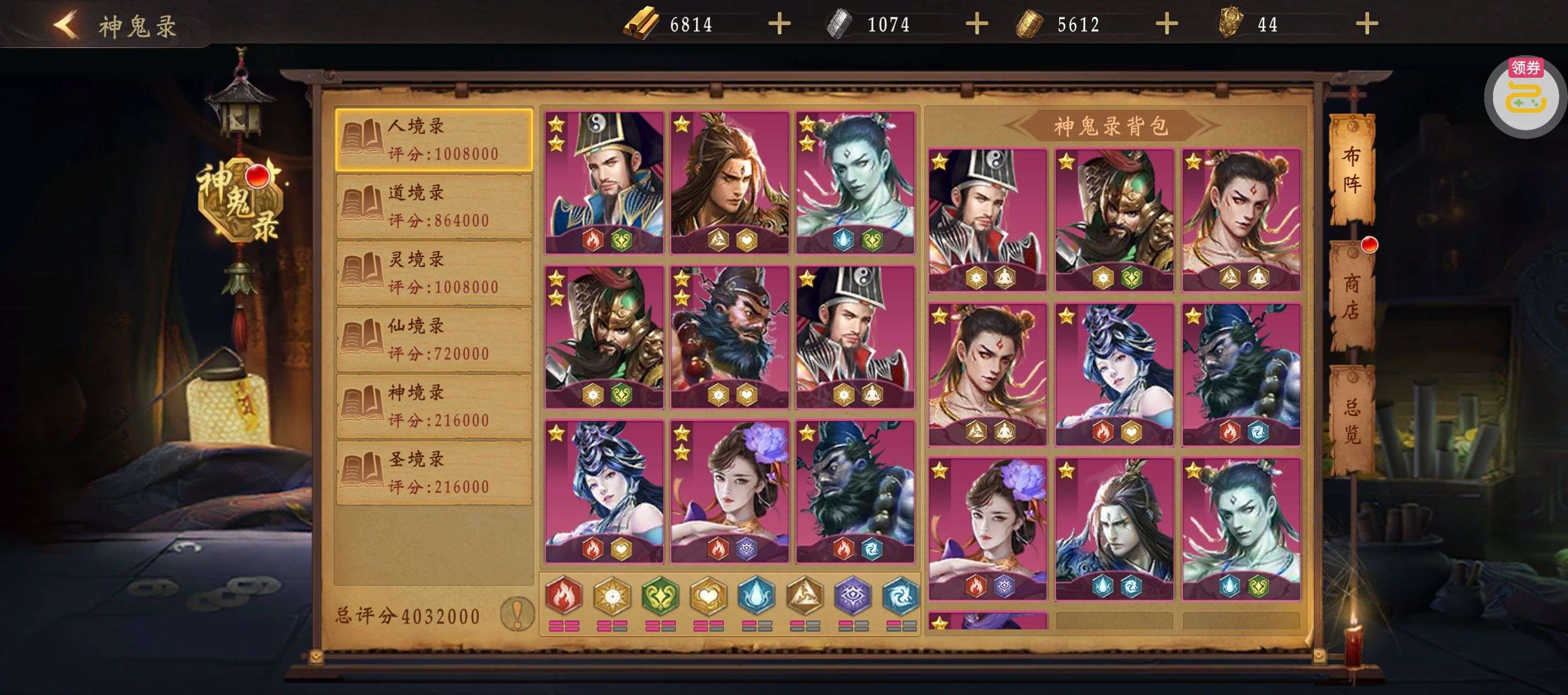Choose the purple eye attribute hexagon filter
Viewport: 1568px width, 695px height.
click(x=853, y=595)
